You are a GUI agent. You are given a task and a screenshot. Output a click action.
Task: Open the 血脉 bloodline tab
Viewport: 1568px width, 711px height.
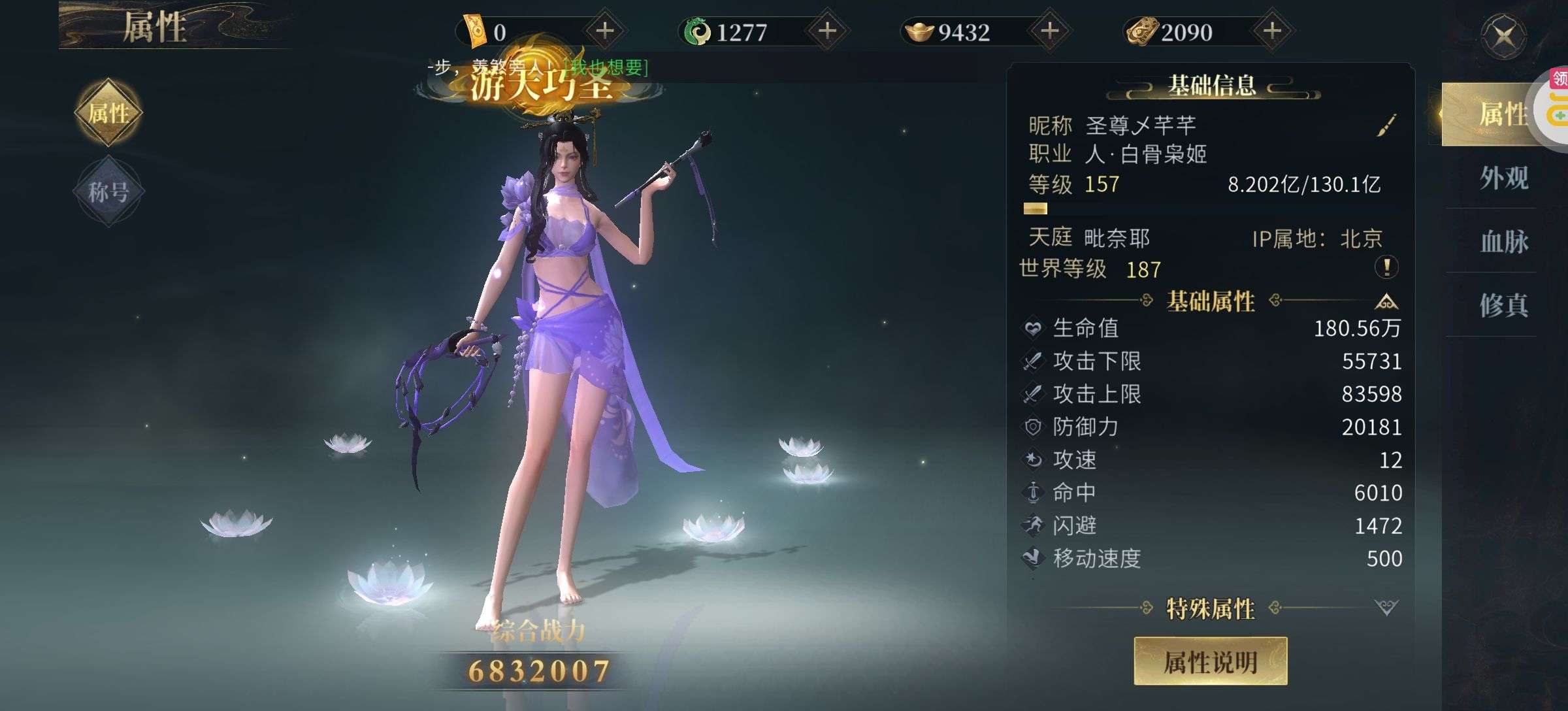point(1503,242)
